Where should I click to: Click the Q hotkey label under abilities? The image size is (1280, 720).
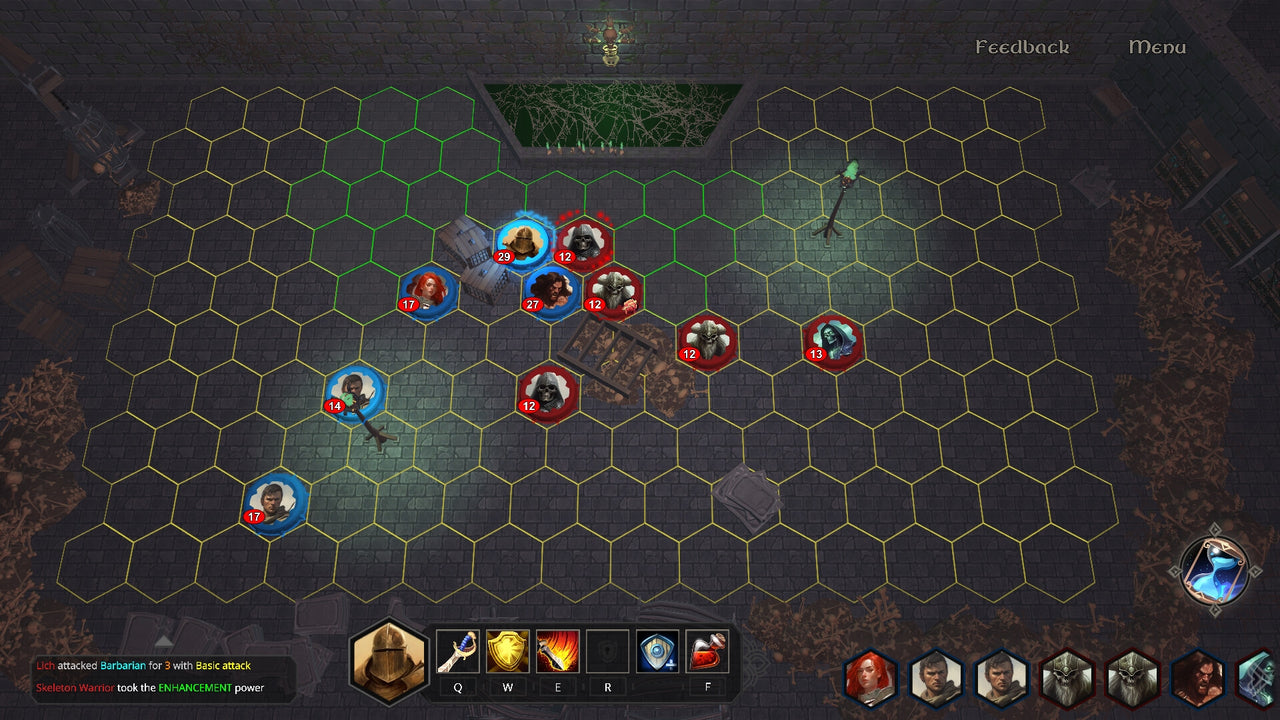pyautogui.click(x=458, y=687)
